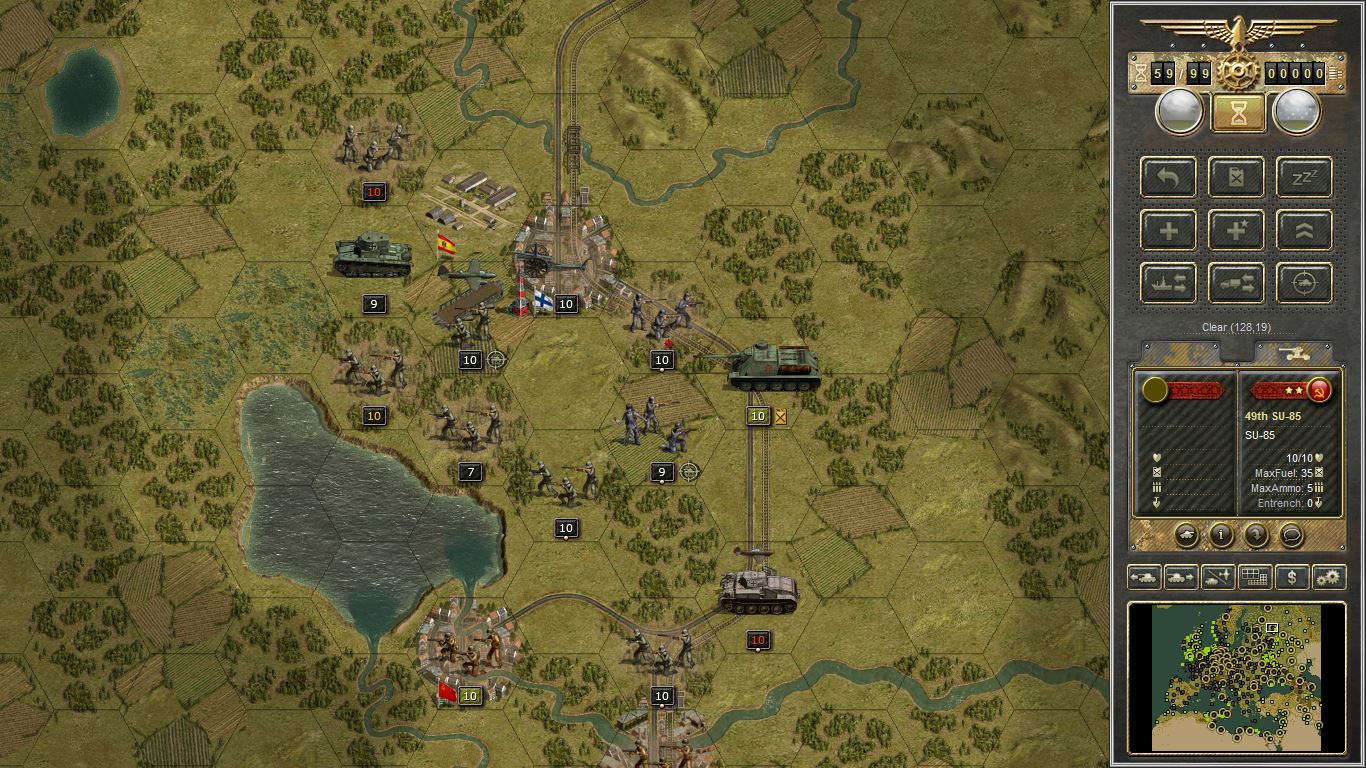Choose elite reinforcements (plus with star)
Image resolution: width=1366 pixels, height=768 pixels.
tap(1236, 231)
